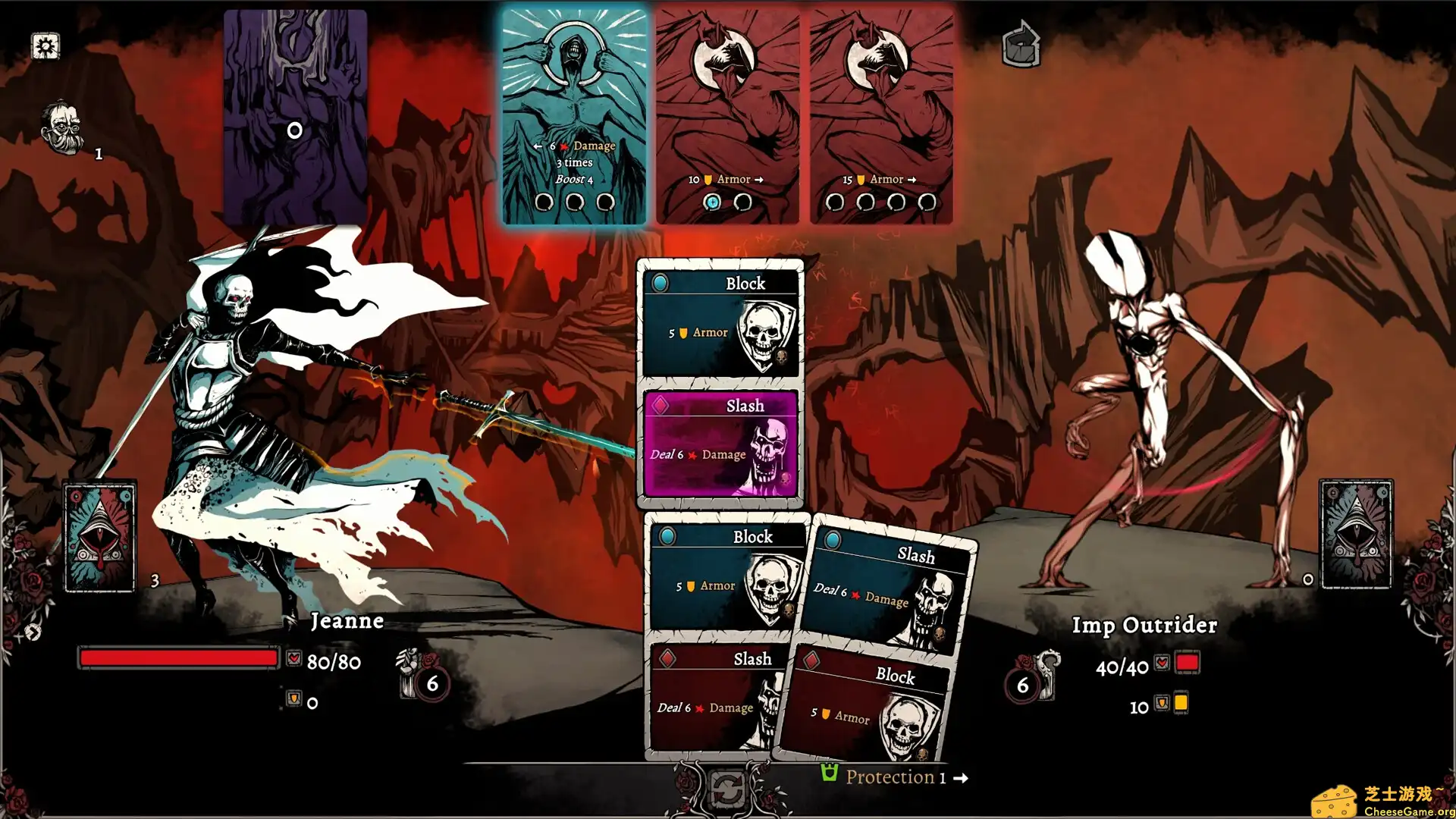Click the highlighted charge pip on the 10 Armor card

tap(711, 202)
